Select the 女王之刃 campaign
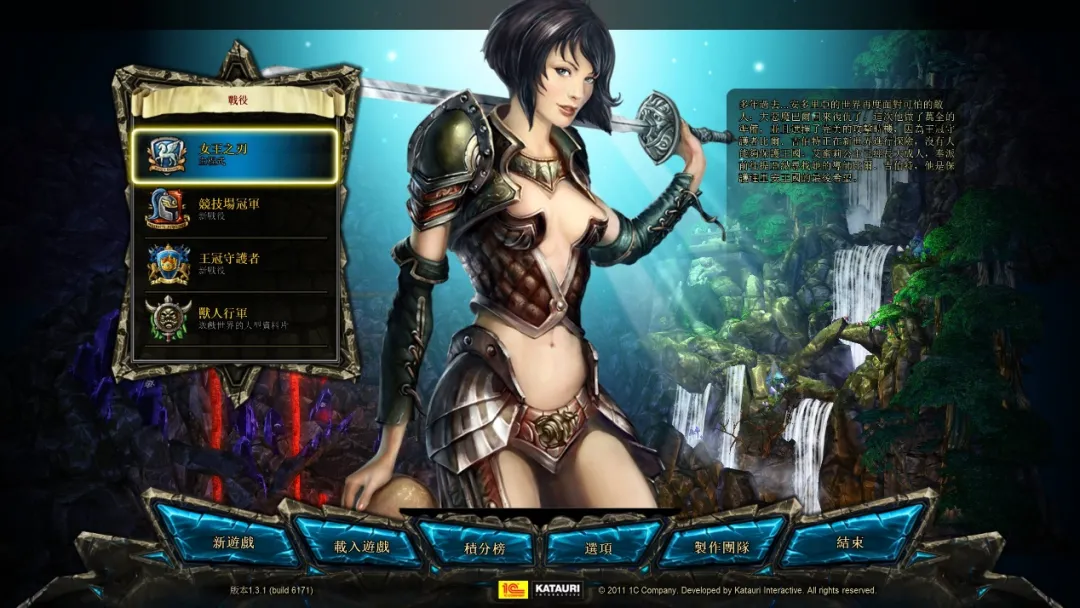Image resolution: width=1080 pixels, height=608 pixels. pos(234,155)
